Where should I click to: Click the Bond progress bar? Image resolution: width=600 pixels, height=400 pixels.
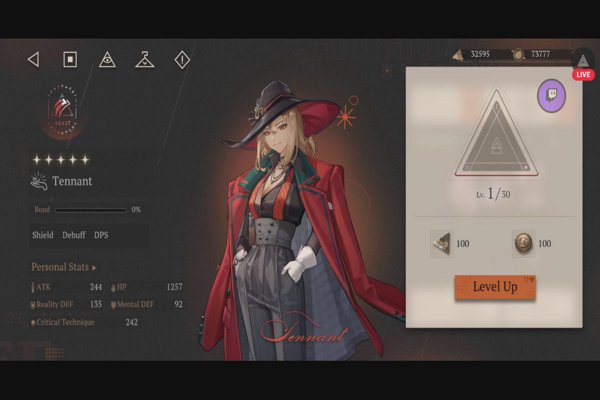pos(91,210)
